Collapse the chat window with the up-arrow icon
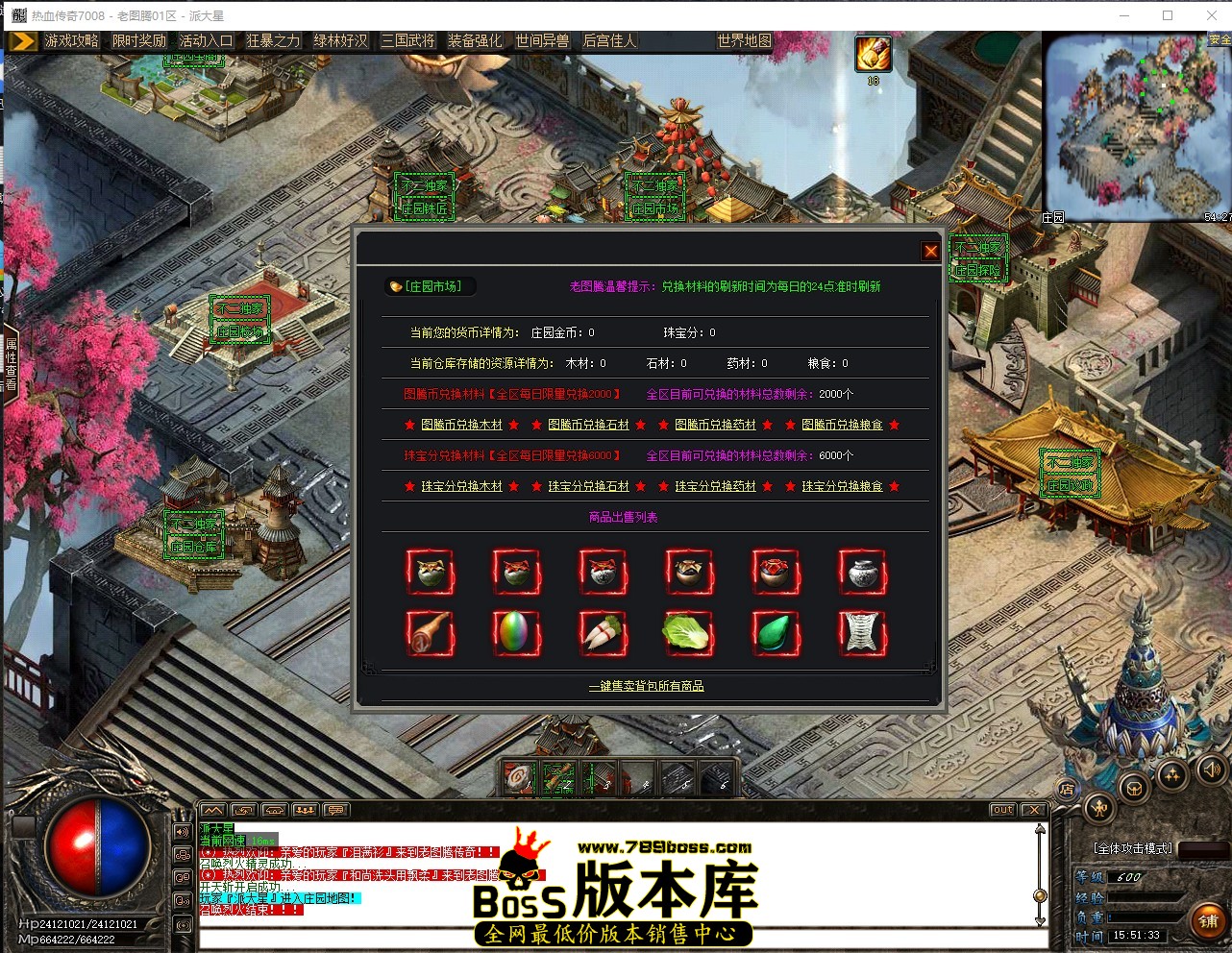 213,810
